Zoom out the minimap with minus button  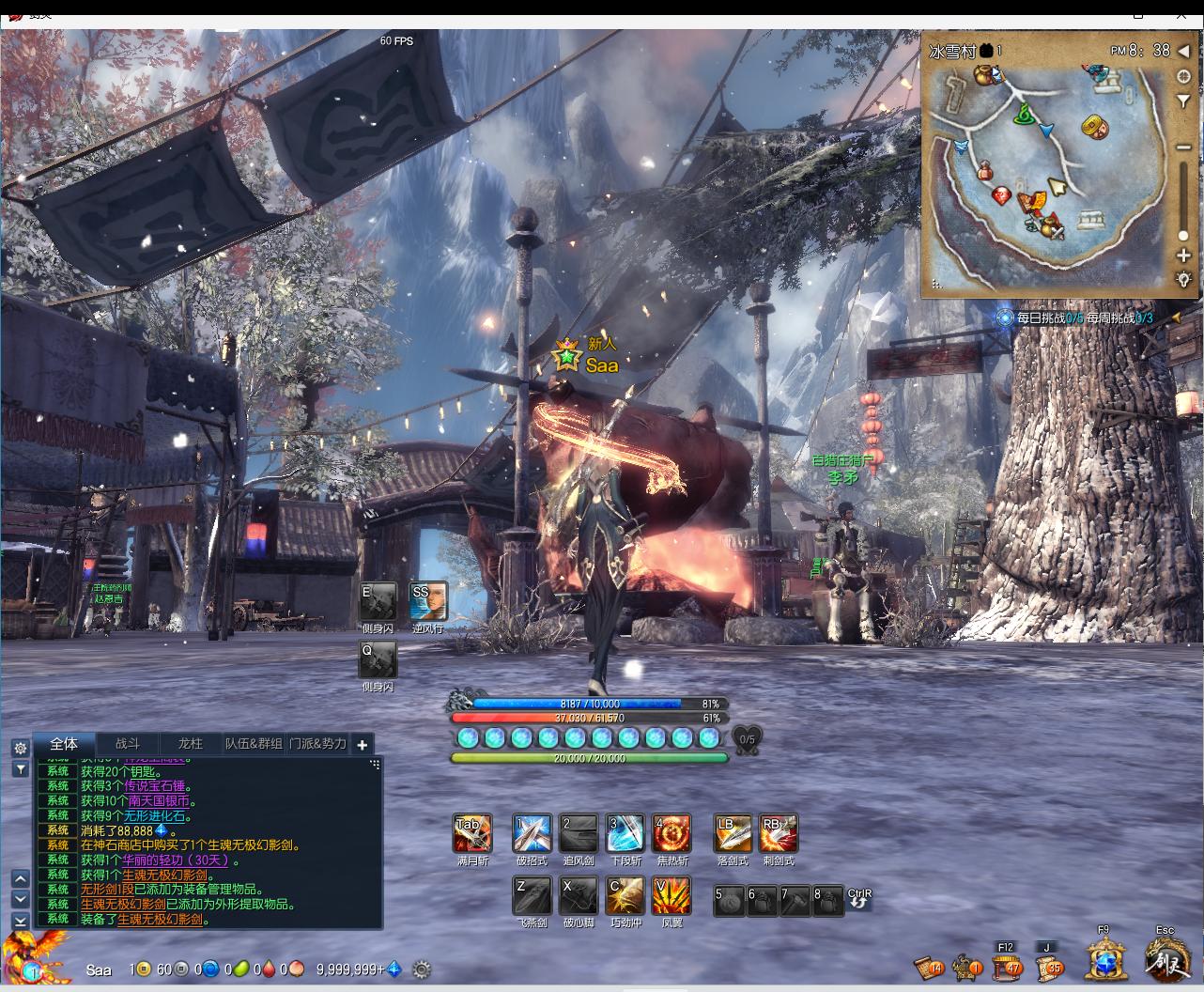coord(1183,147)
